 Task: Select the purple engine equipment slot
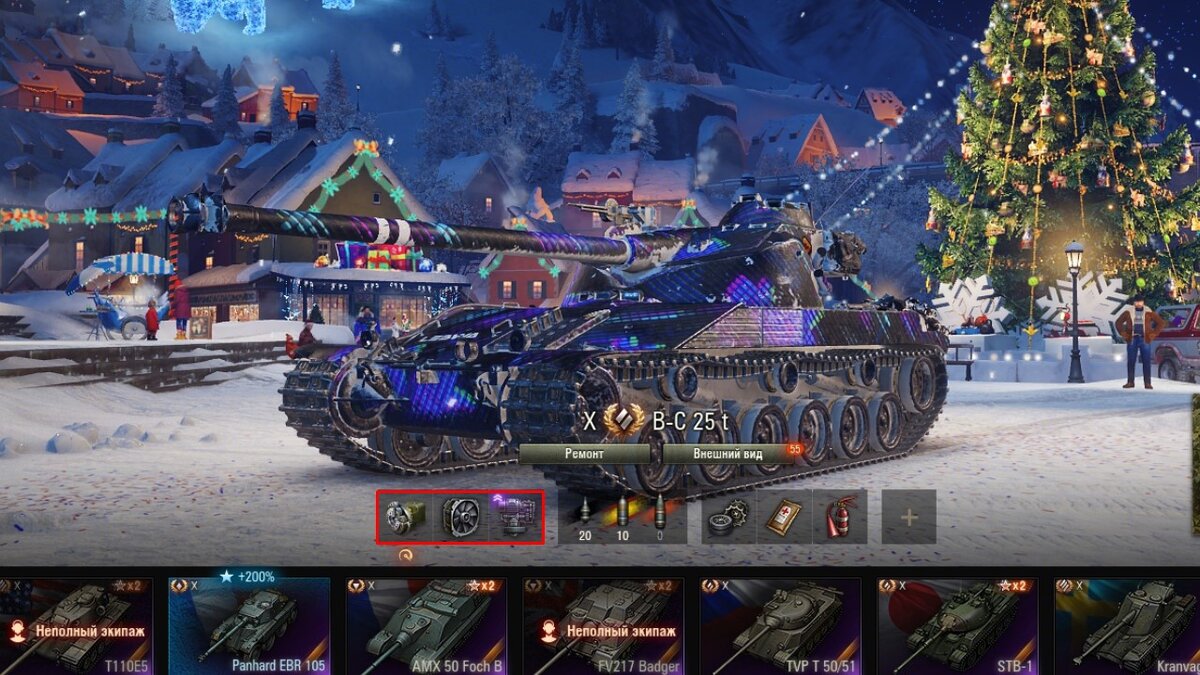(515, 517)
